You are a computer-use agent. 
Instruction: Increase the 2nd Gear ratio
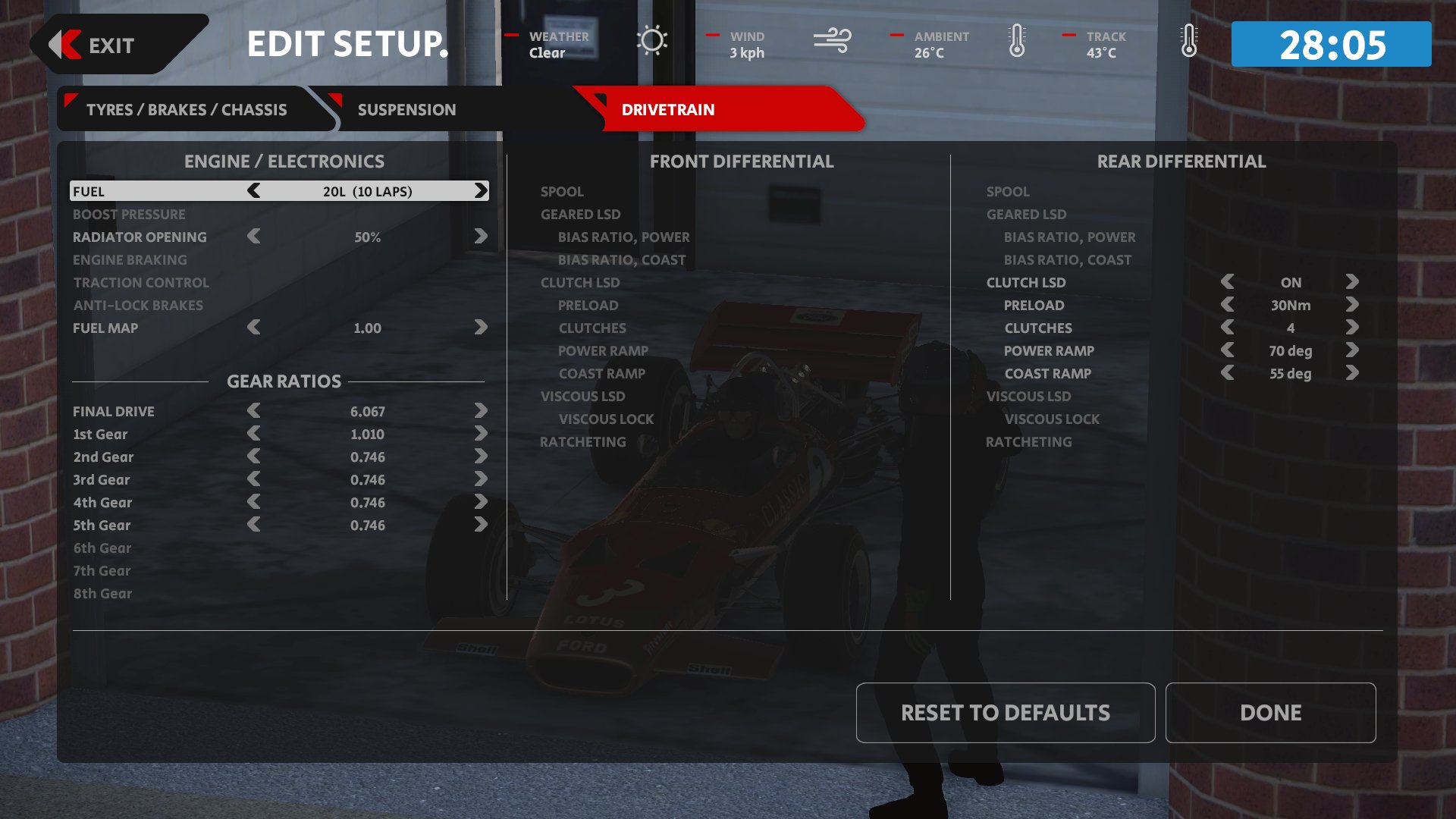tap(481, 457)
